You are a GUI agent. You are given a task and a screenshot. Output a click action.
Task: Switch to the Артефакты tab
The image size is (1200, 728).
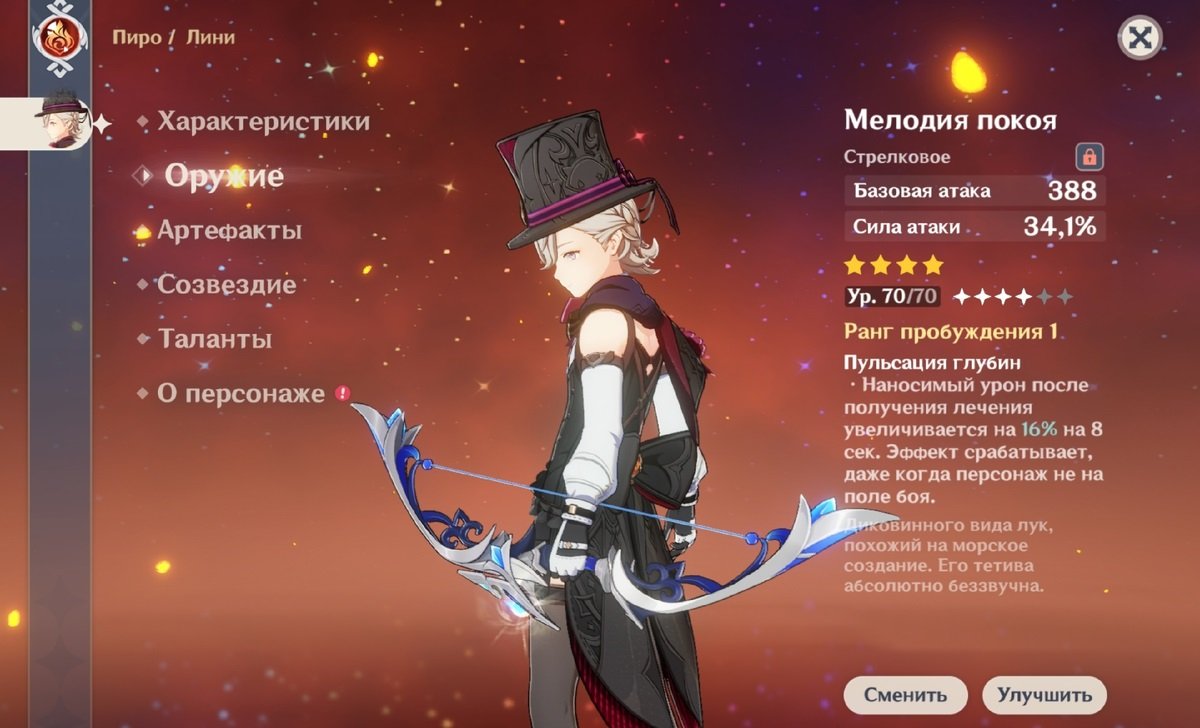point(229,231)
